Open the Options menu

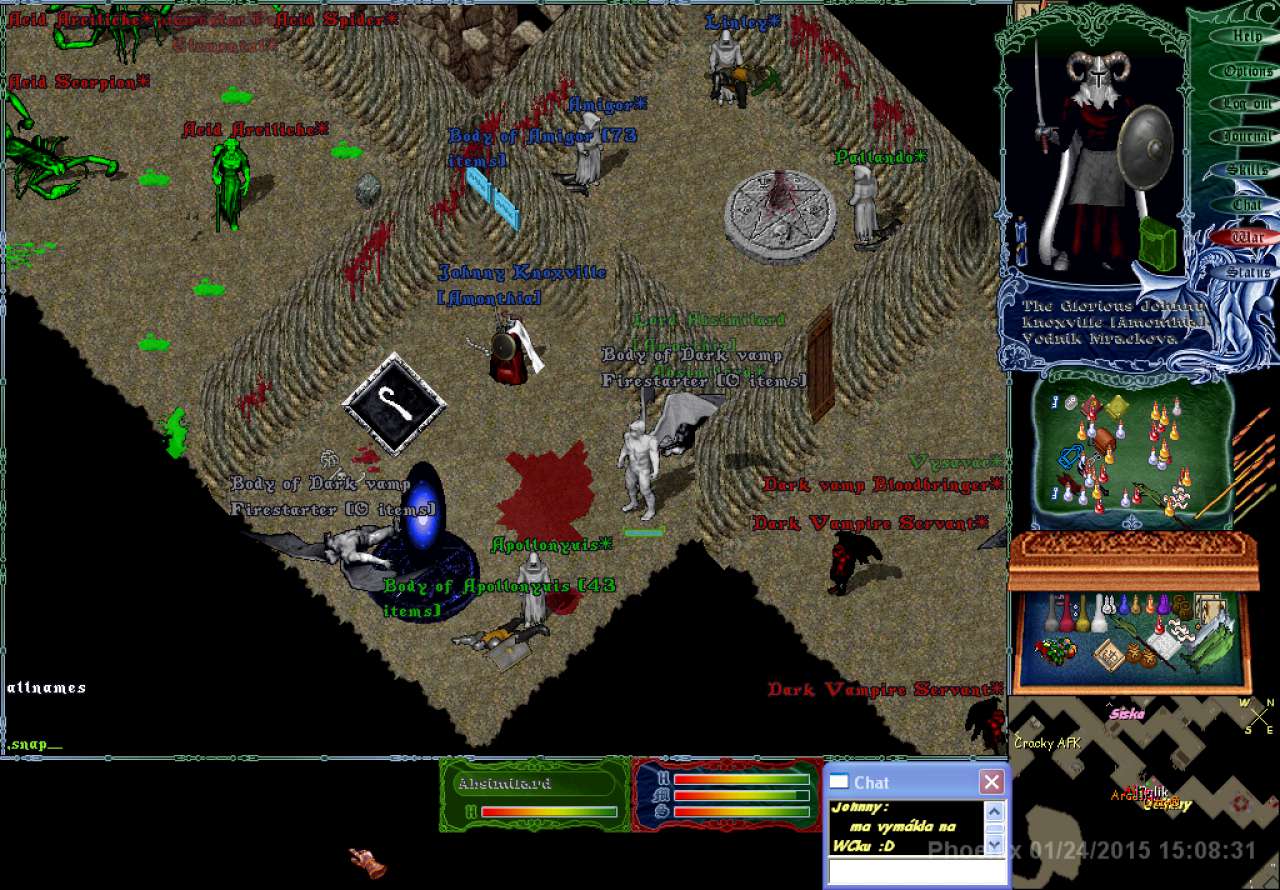coord(1247,72)
